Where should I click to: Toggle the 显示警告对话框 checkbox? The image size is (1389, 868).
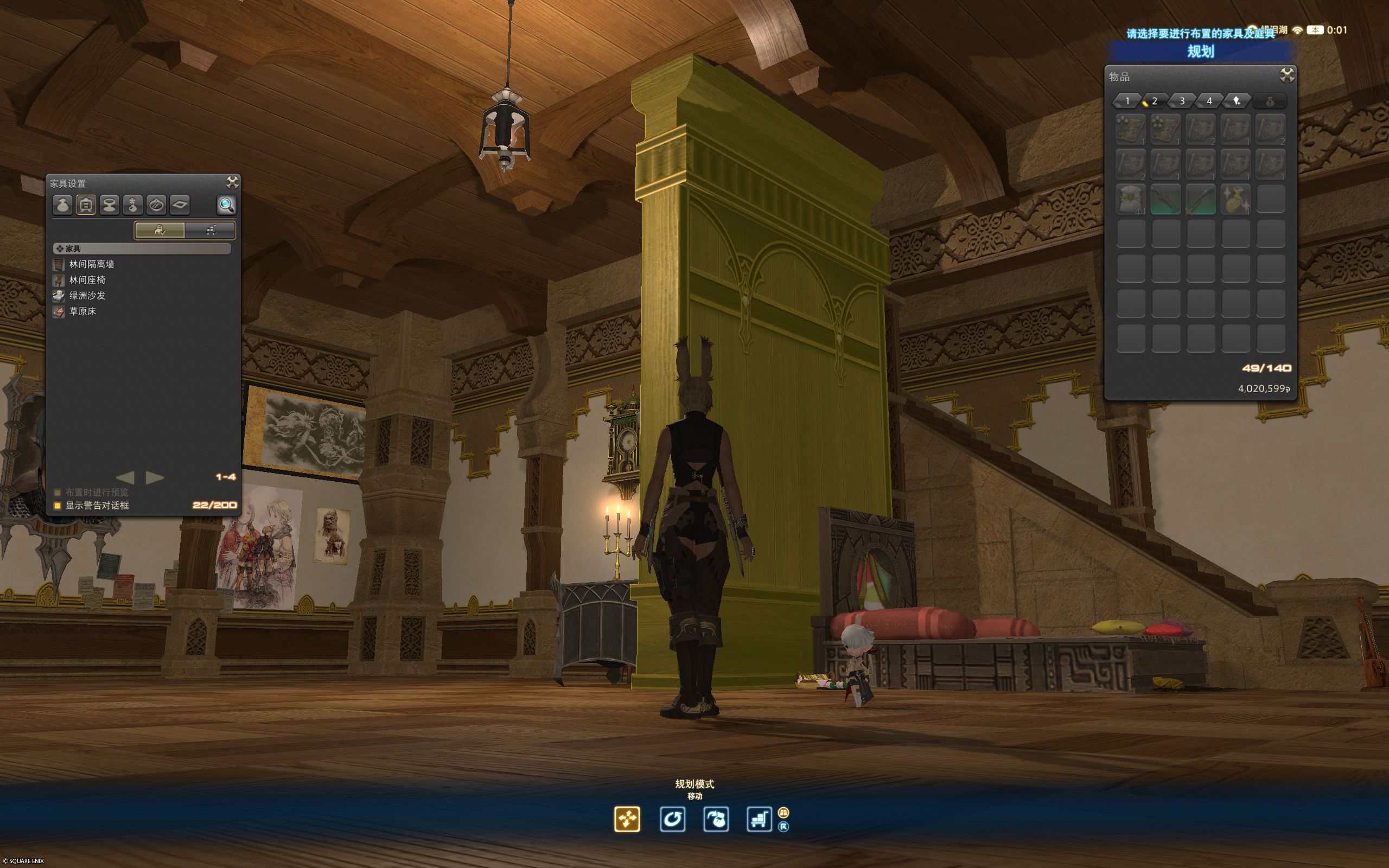pos(58,506)
